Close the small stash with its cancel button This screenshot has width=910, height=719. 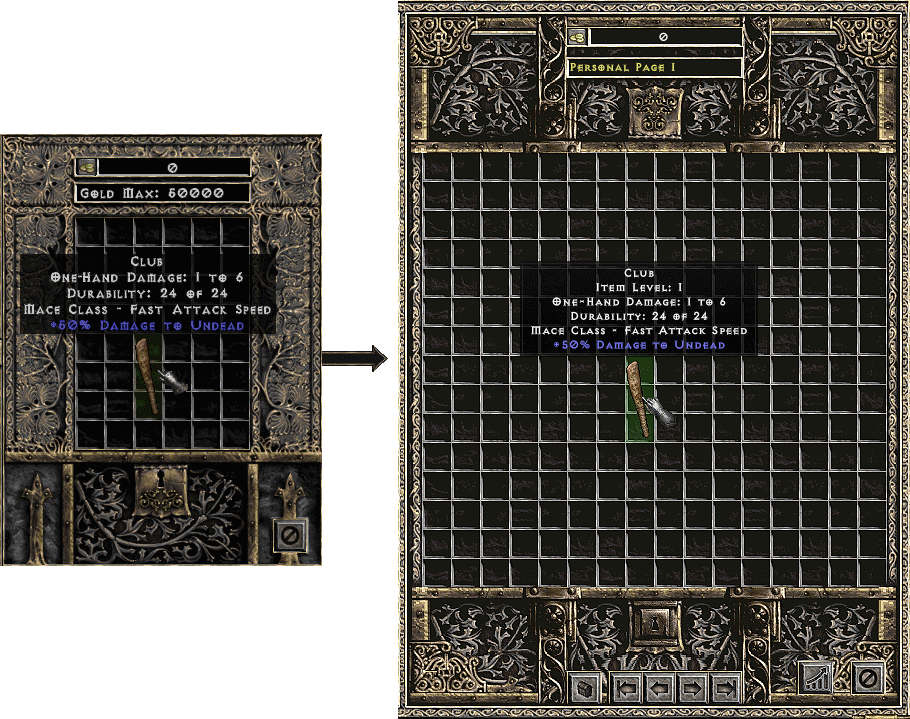click(290, 536)
